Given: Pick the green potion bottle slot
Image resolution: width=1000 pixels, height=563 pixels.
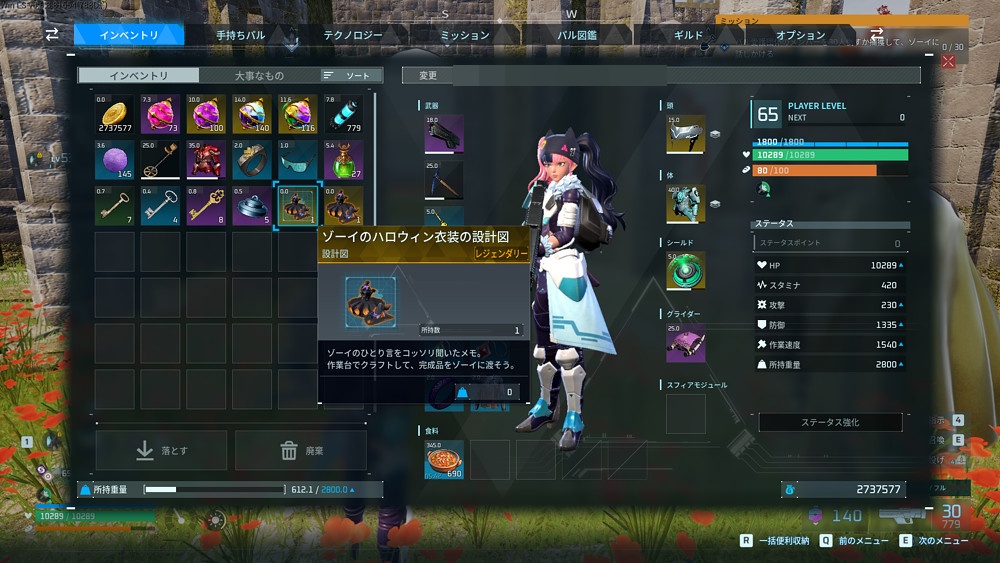Looking at the screenshot, I should (343, 160).
